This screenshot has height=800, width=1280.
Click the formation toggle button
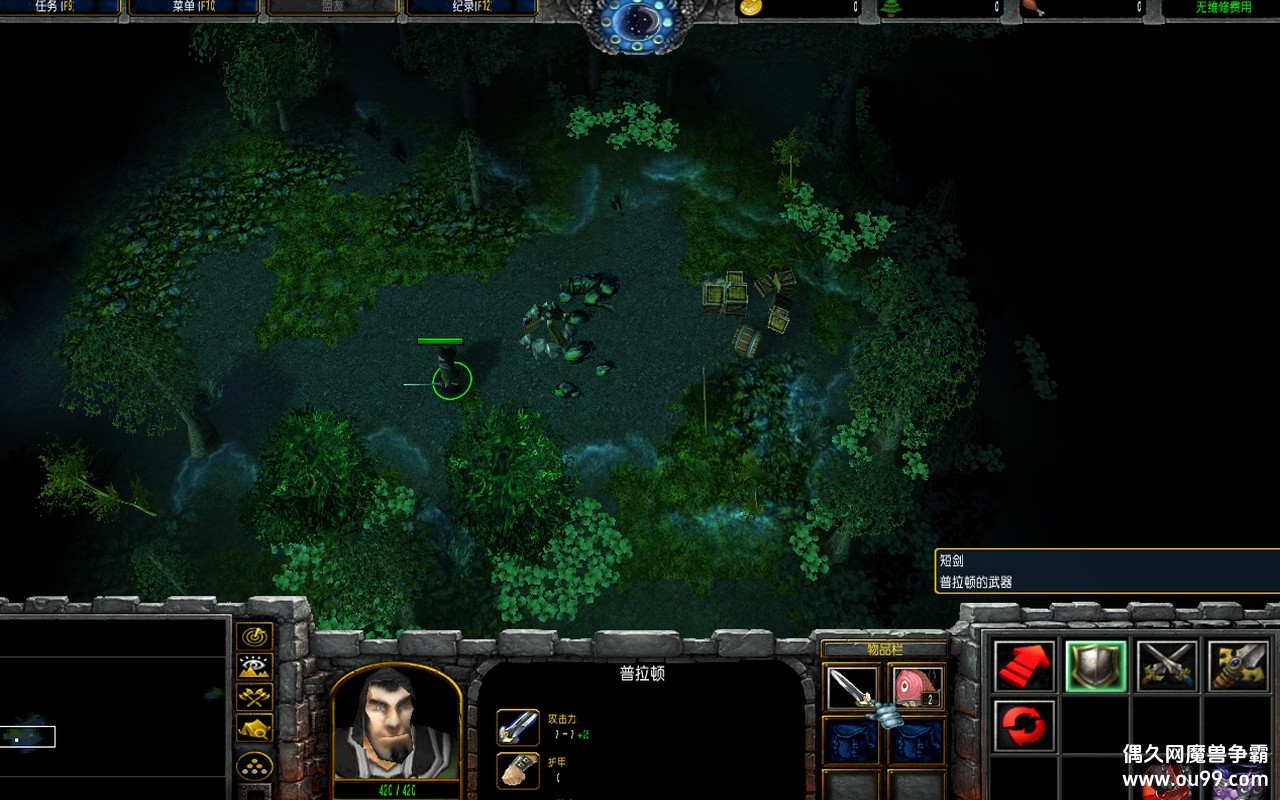255,767
